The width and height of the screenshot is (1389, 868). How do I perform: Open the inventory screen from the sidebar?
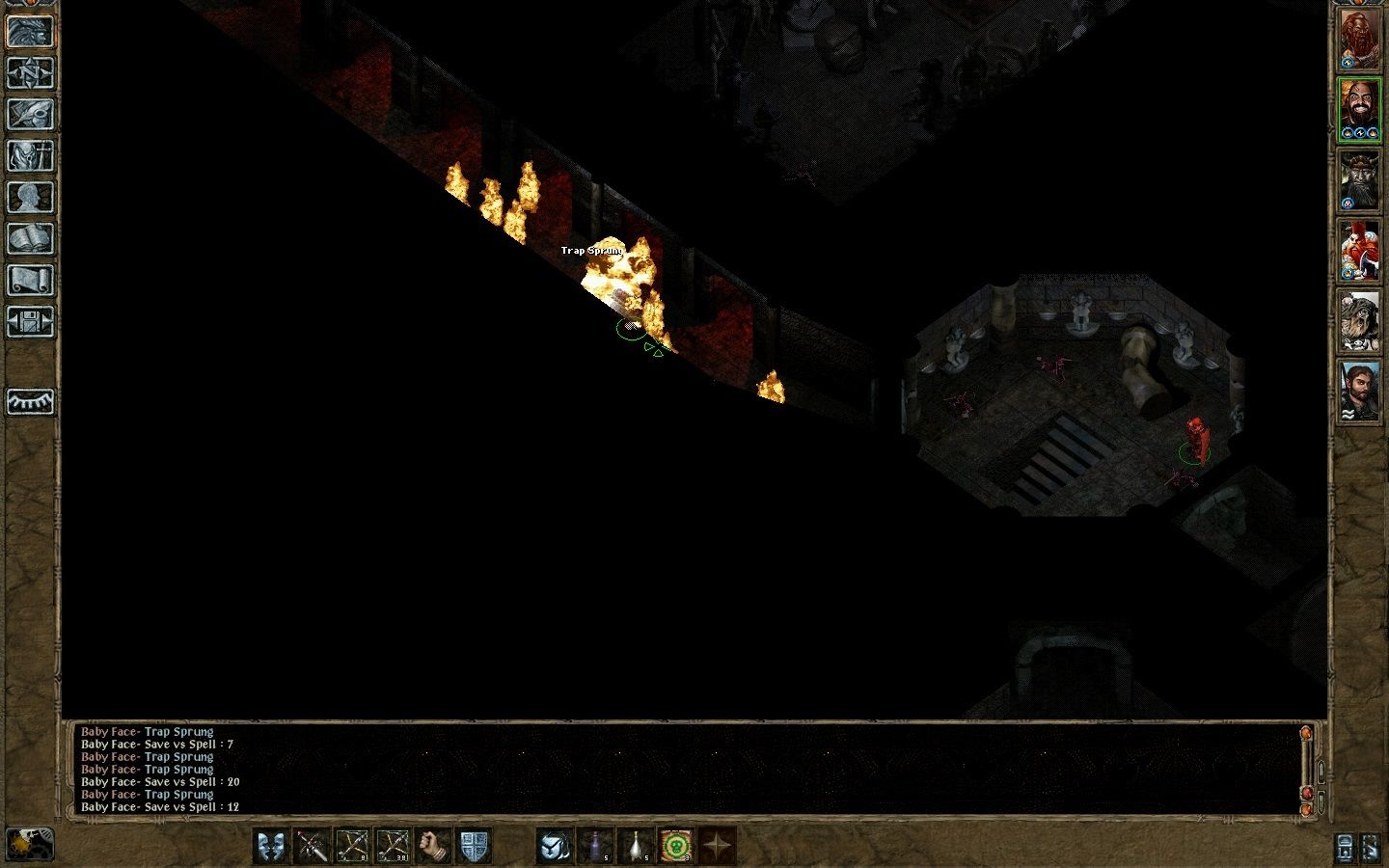pos(30,157)
